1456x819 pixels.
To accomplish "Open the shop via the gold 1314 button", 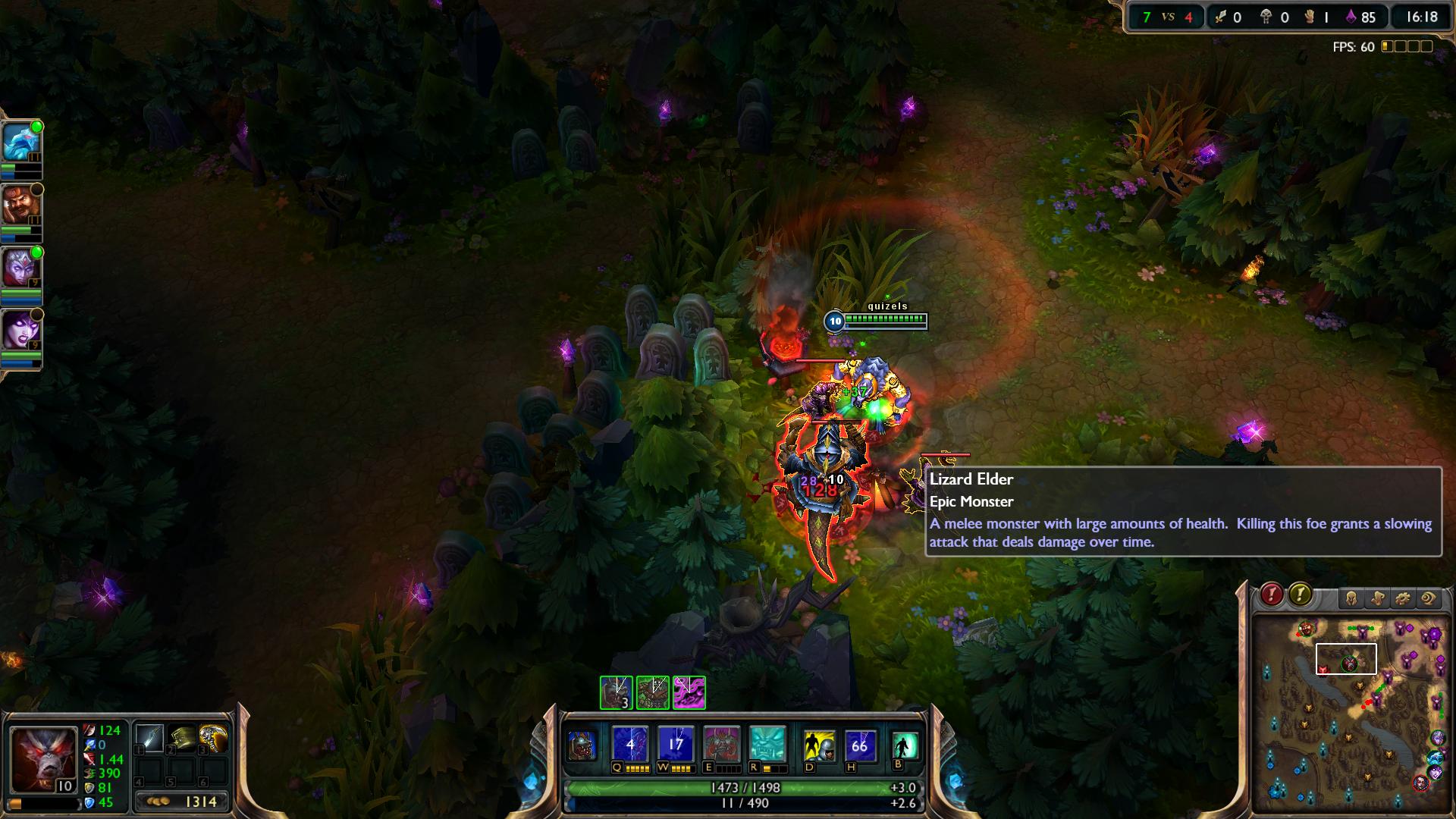I will 182,802.
